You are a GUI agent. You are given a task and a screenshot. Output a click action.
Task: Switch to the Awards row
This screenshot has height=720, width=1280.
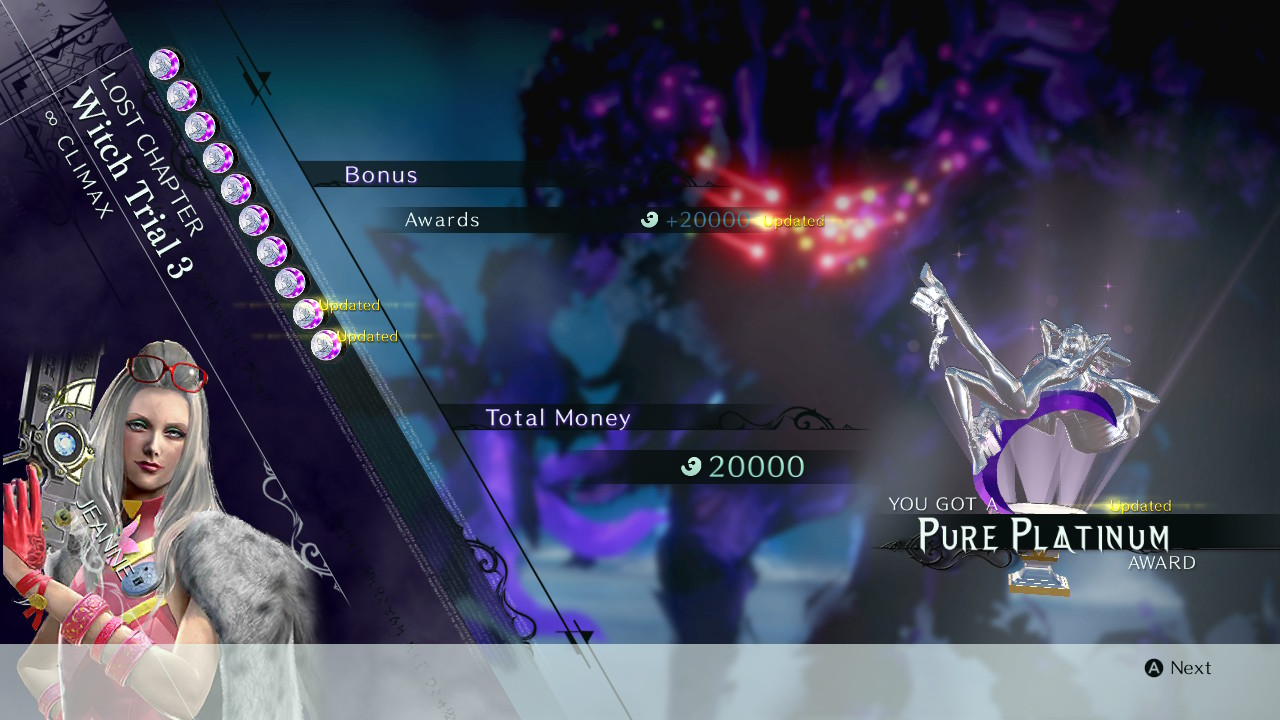[x=442, y=220]
